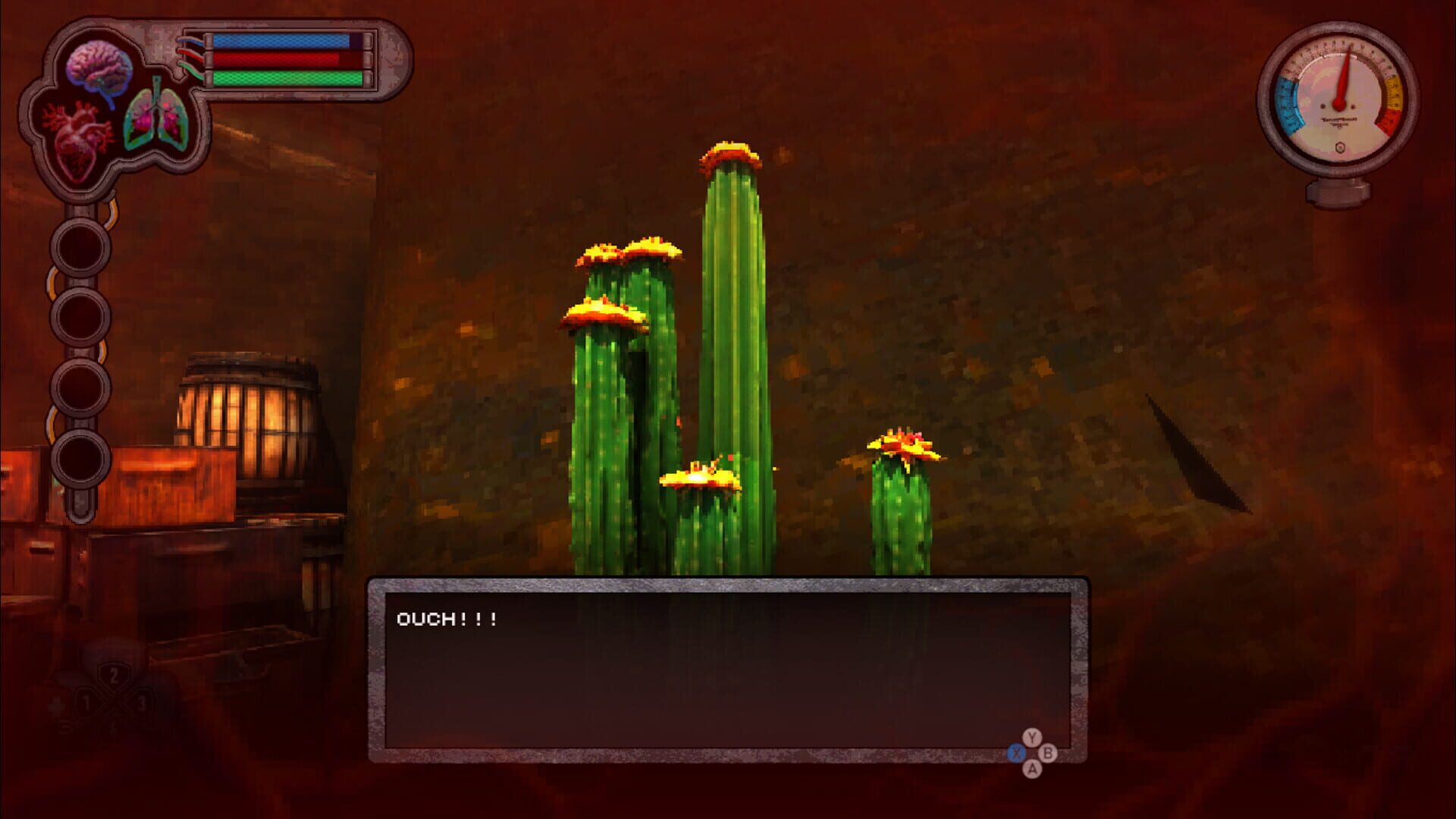Expand the ability slot numbered 3
1456x819 pixels.
coord(140,702)
